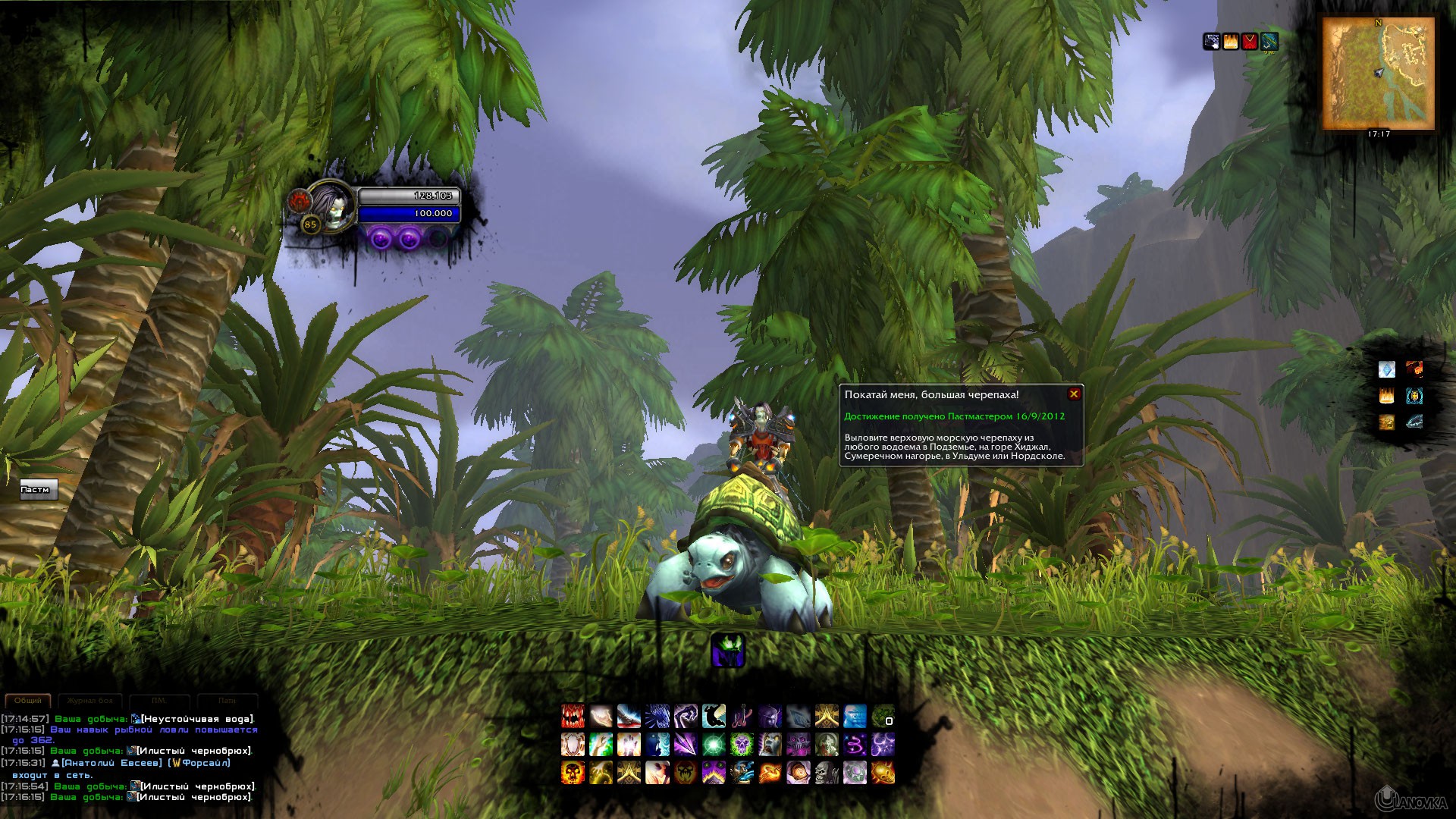Screen dimensions: 1456x819
Task: Open the Журнал боя chat tab
Action: tap(90, 701)
